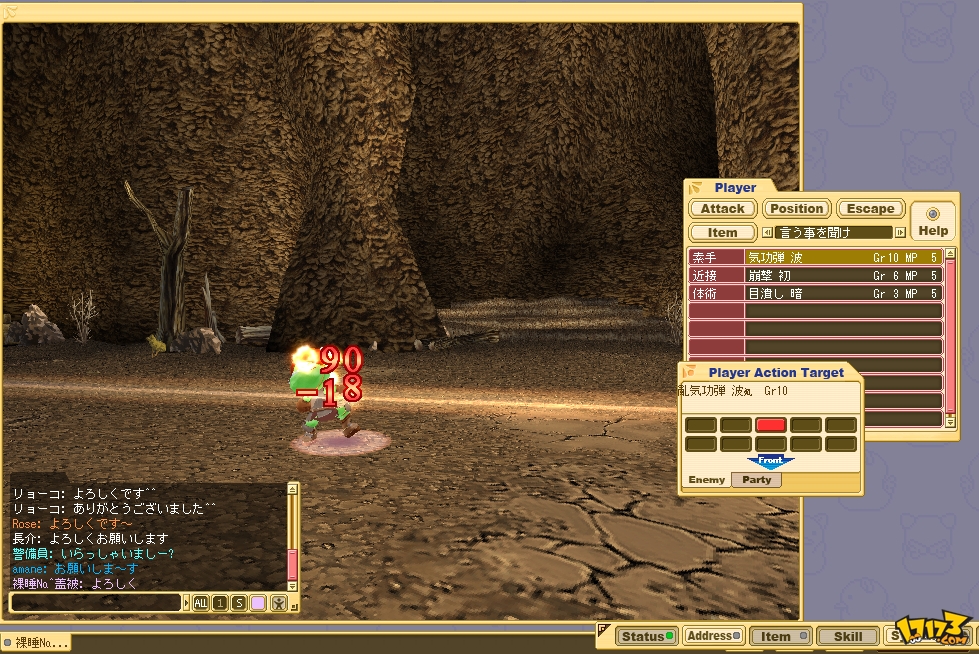Switch to the Party target tab
The width and height of the screenshot is (979, 654).
(x=757, y=480)
